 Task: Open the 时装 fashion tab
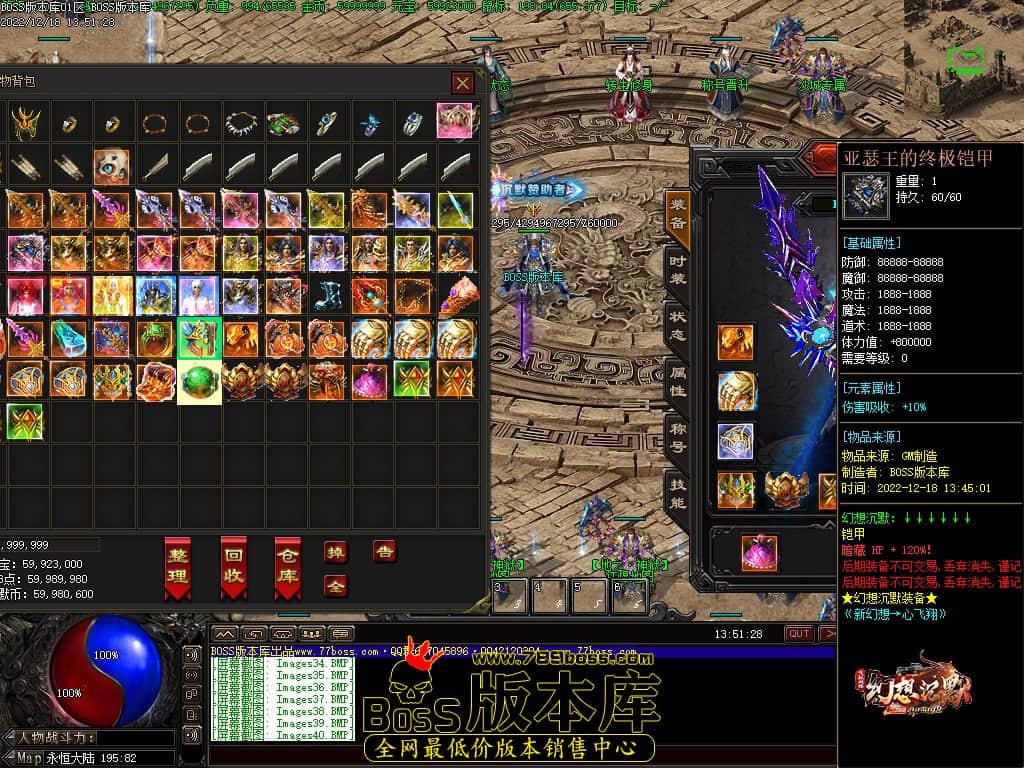coord(678,270)
